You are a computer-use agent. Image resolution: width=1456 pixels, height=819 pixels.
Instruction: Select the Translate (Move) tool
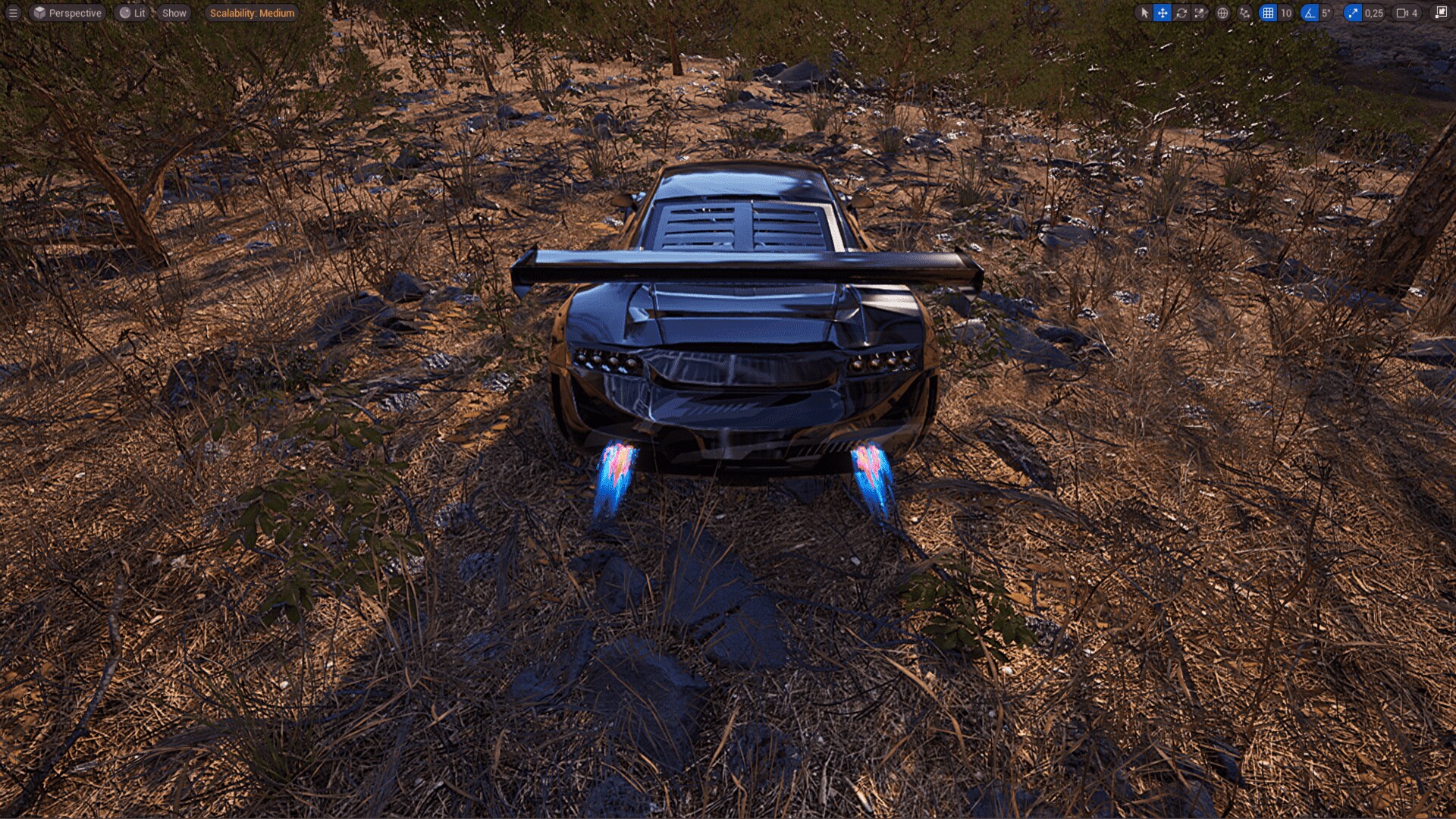1162,13
